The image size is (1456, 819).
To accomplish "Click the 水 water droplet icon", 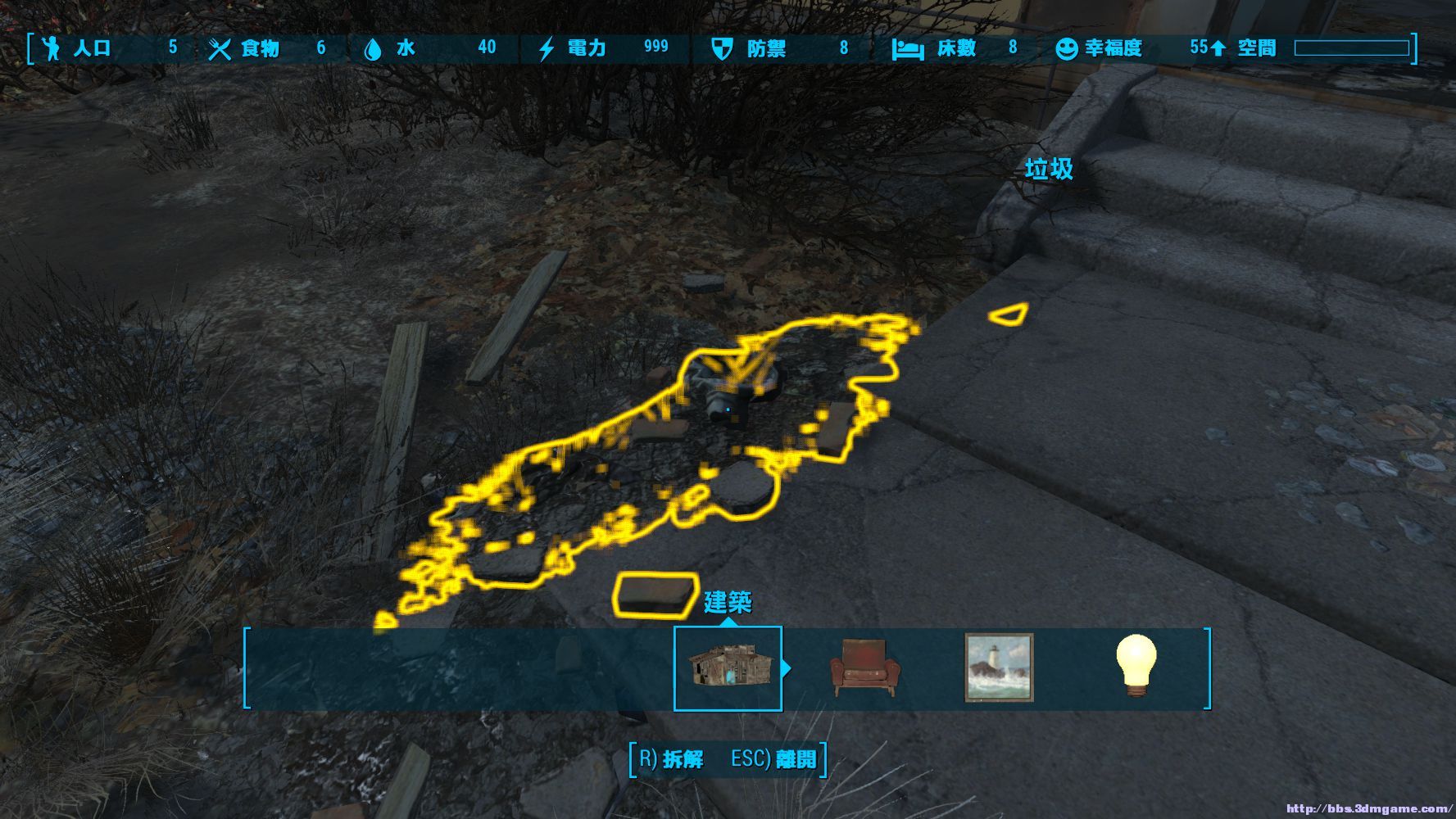I will pyautogui.click(x=374, y=48).
